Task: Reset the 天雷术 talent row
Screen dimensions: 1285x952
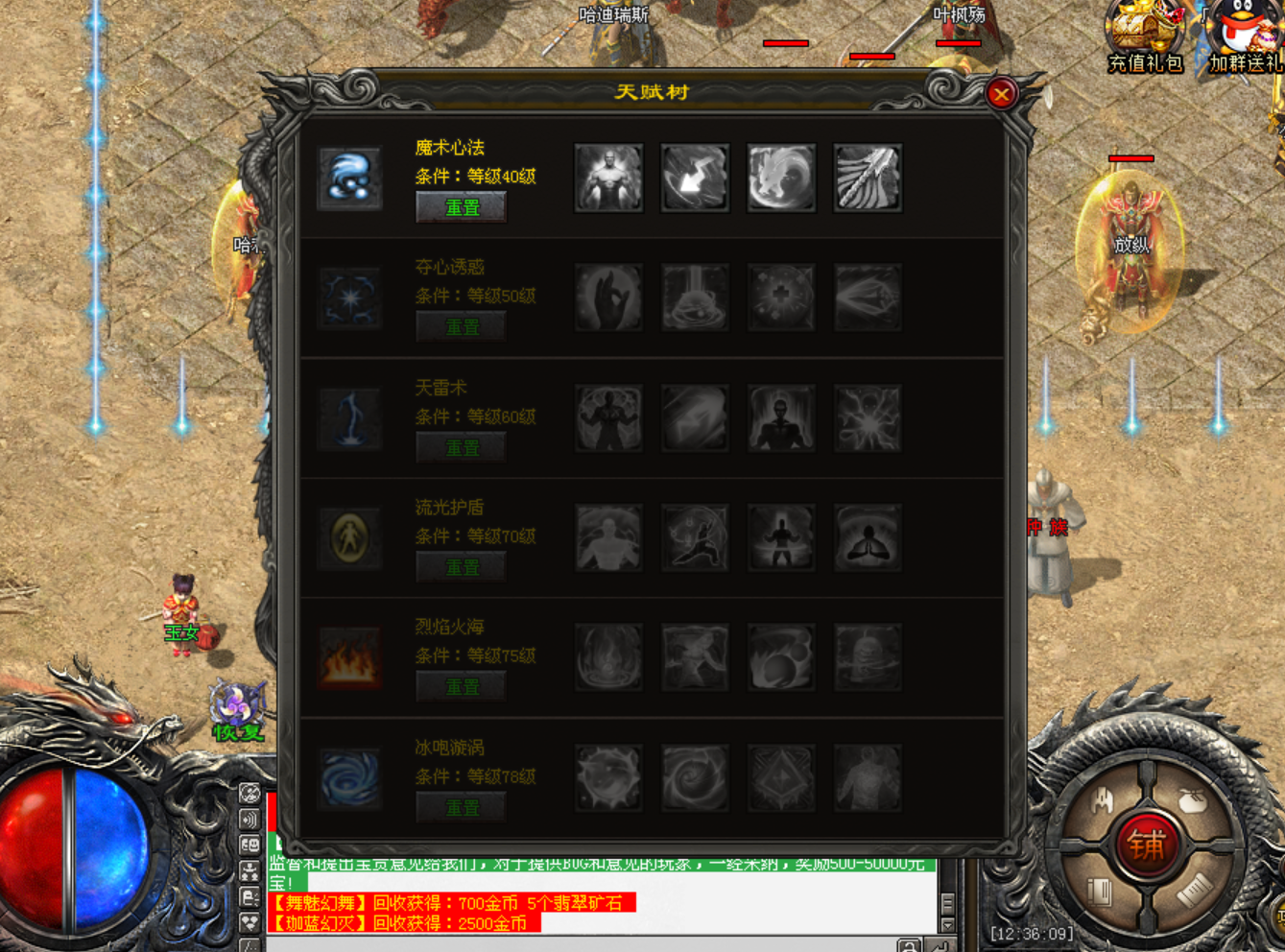Action: [x=462, y=448]
